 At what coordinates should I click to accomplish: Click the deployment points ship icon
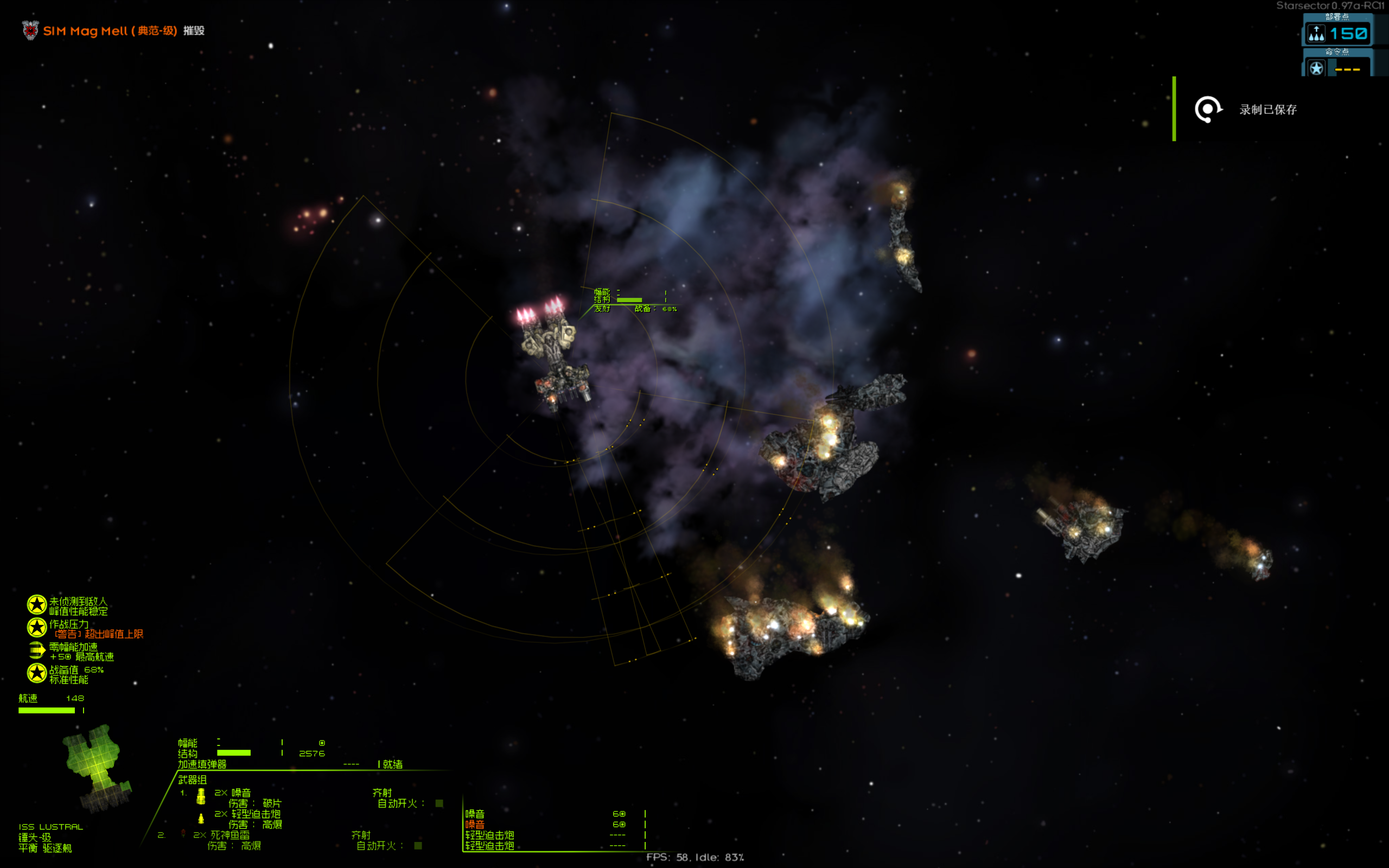click(x=1316, y=33)
